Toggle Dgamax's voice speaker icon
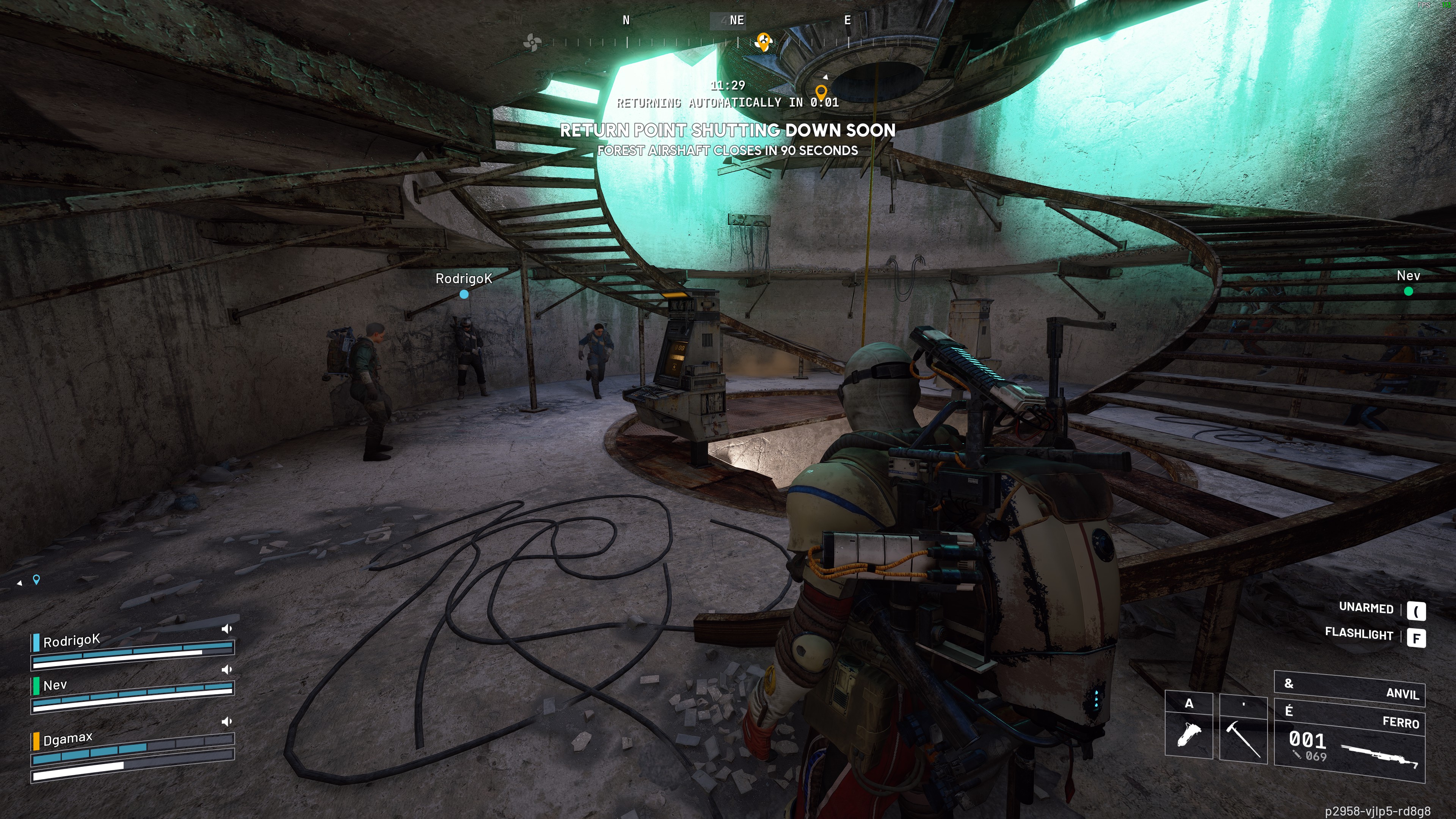This screenshot has height=819, width=1456. click(227, 721)
